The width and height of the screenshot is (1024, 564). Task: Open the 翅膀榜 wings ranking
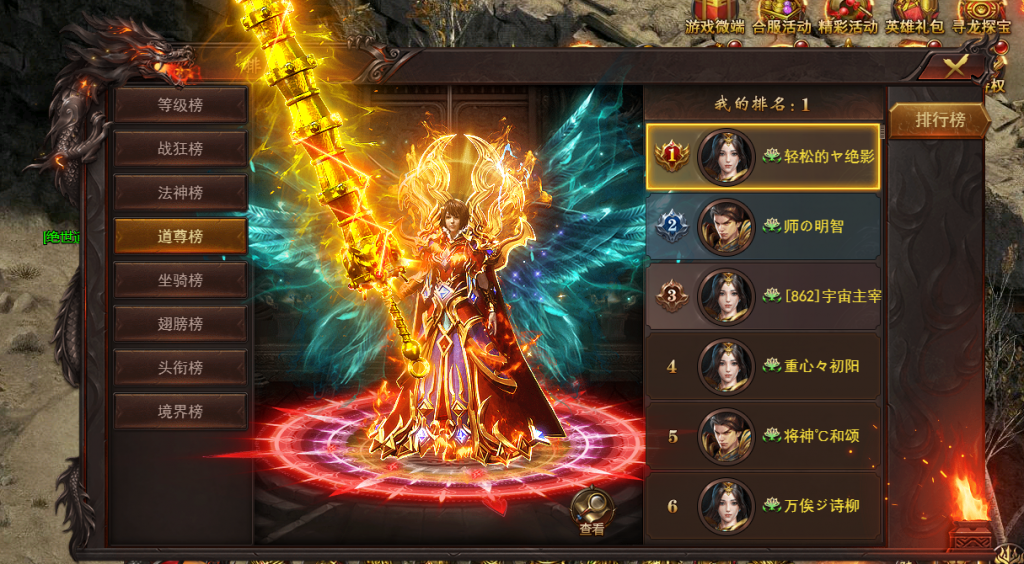pos(180,324)
